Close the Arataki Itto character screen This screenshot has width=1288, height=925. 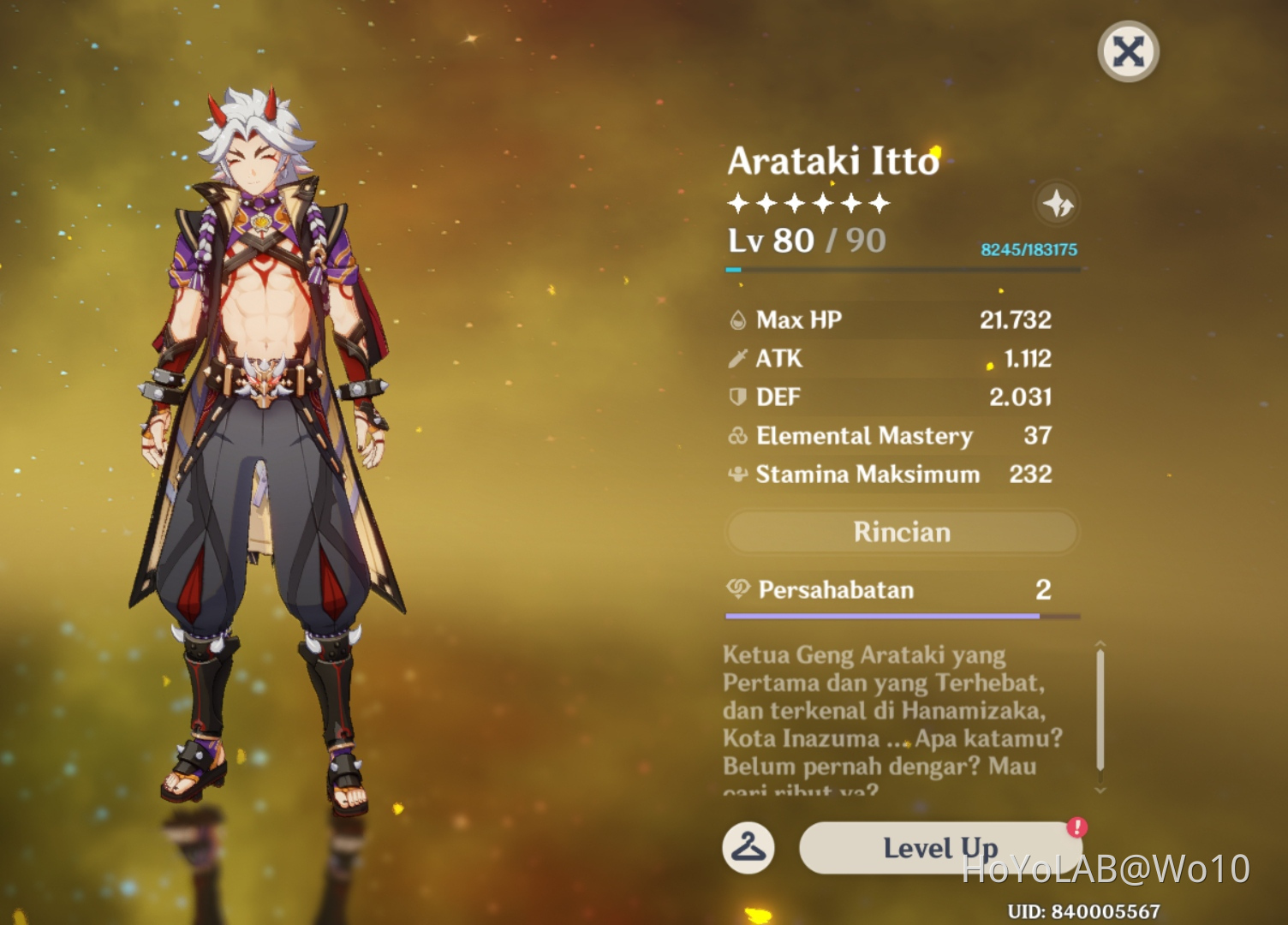click(1128, 51)
